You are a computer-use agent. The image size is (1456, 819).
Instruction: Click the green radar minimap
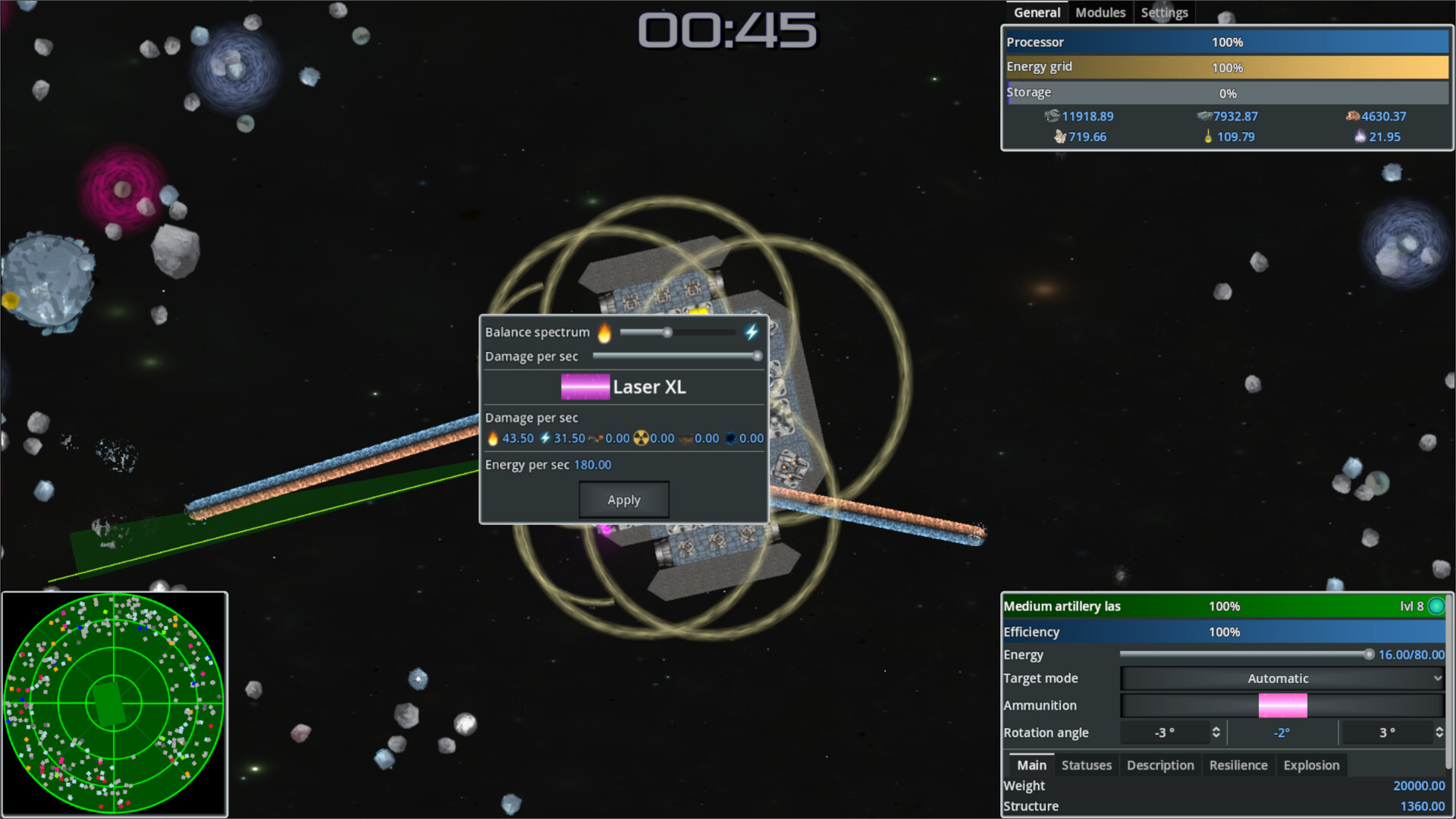pyautogui.click(x=114, y=701)
